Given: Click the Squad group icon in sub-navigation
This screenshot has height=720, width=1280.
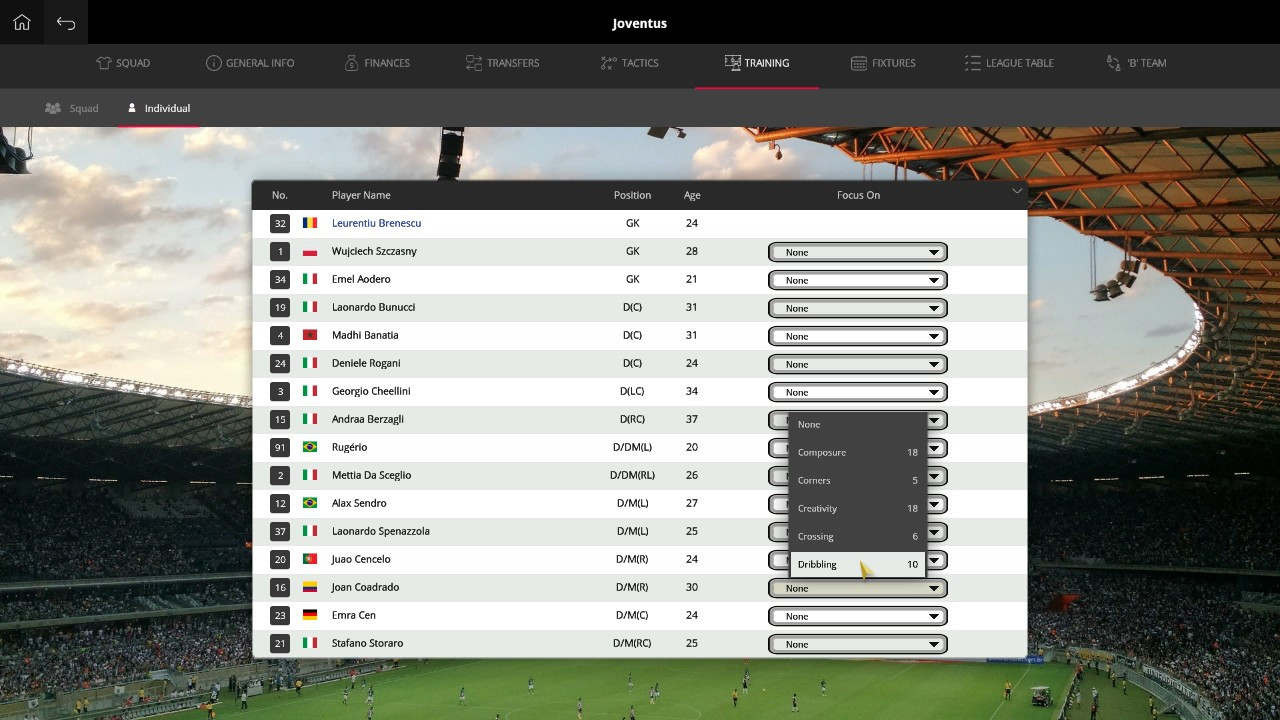Looking at the screenshot, I should tap(53, 108).
